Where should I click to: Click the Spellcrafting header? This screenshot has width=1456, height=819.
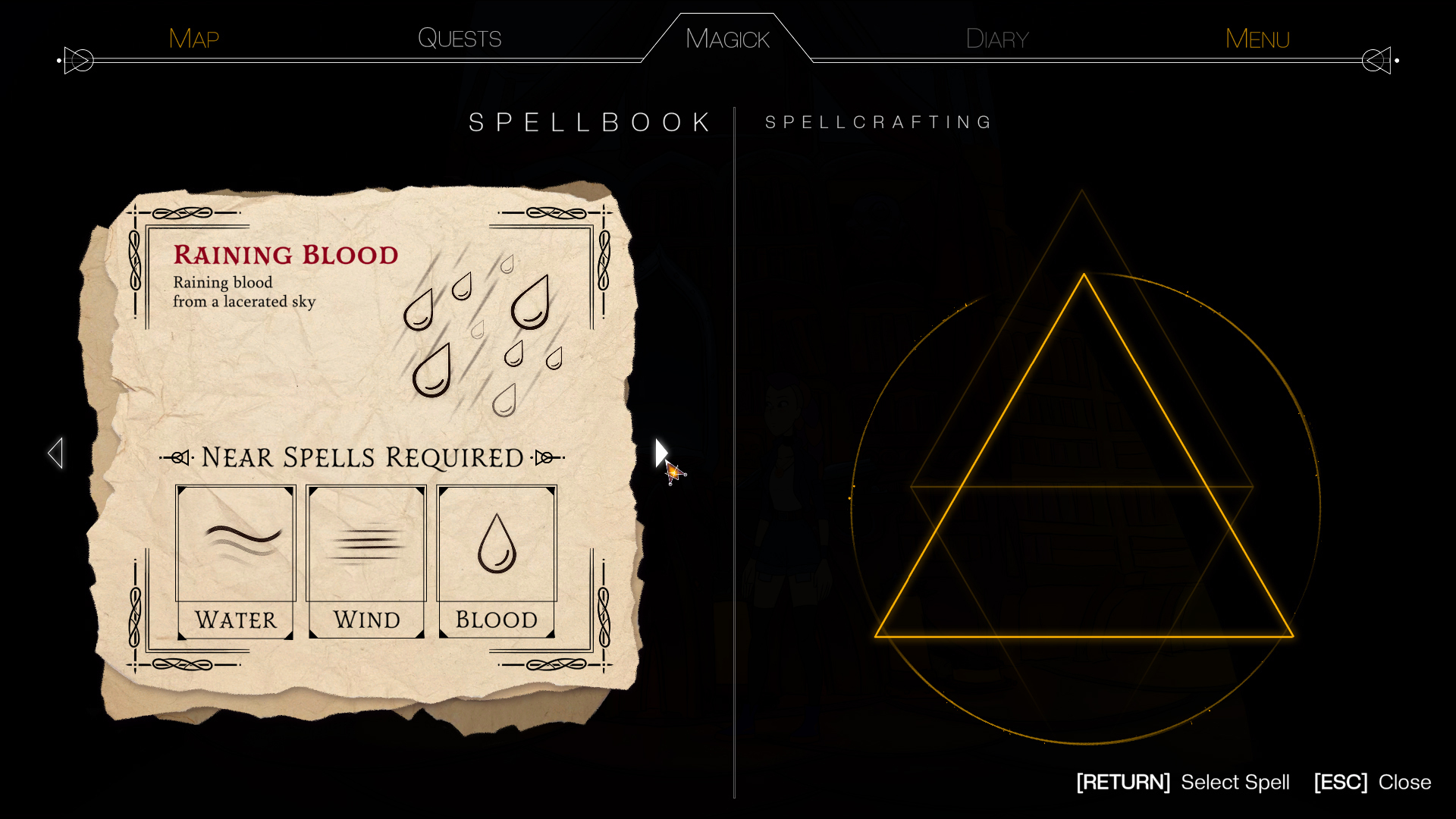coord(877,121)
